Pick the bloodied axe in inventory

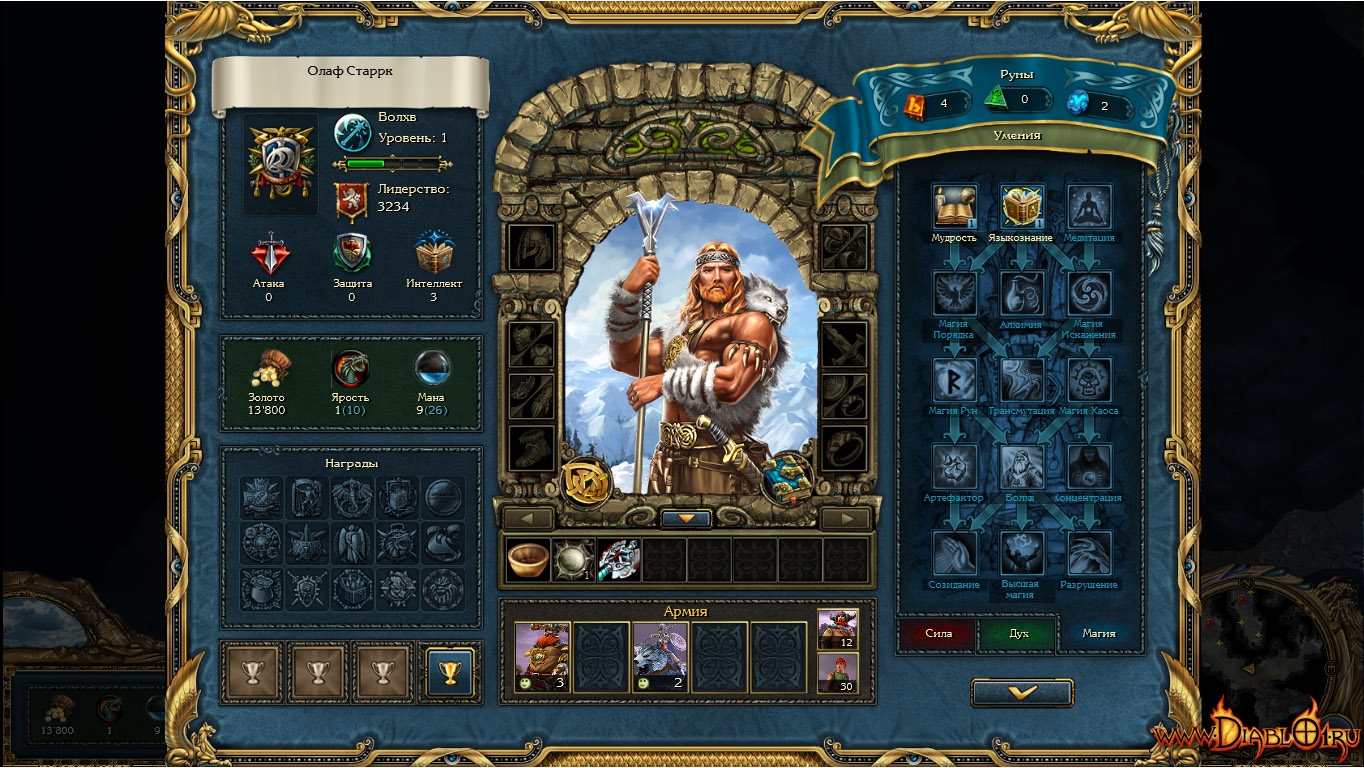618,560
